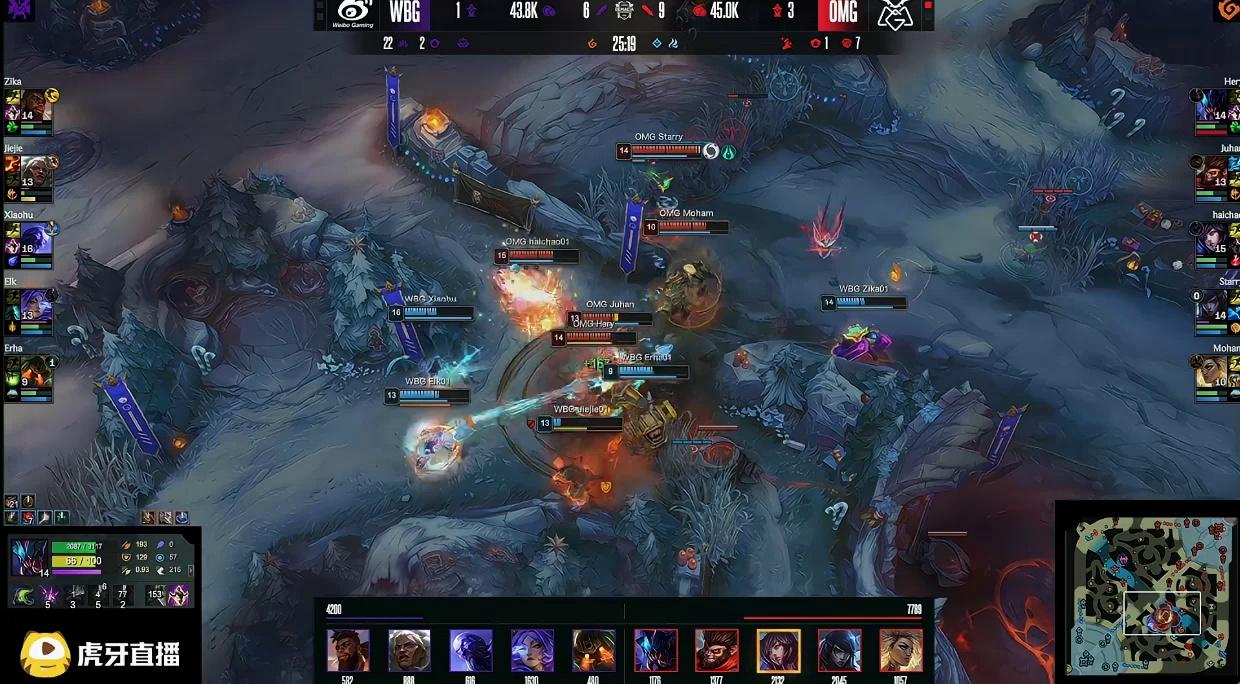Open the Huya live stream logo
This screenshot has width=1240, height=684.
pyautogui.click(x=100, y=654)
